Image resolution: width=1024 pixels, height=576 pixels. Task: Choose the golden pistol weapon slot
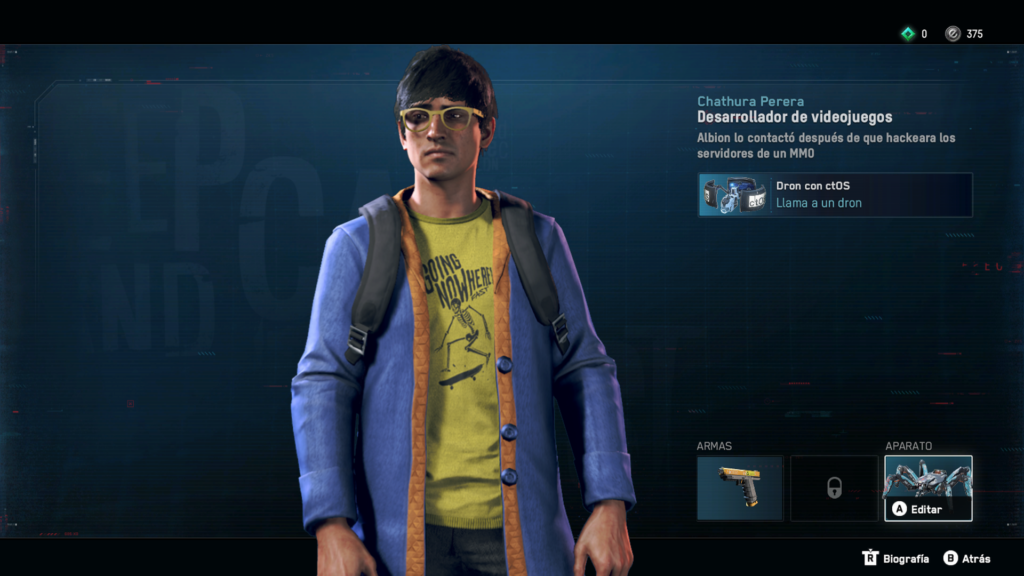click(739, 488)
